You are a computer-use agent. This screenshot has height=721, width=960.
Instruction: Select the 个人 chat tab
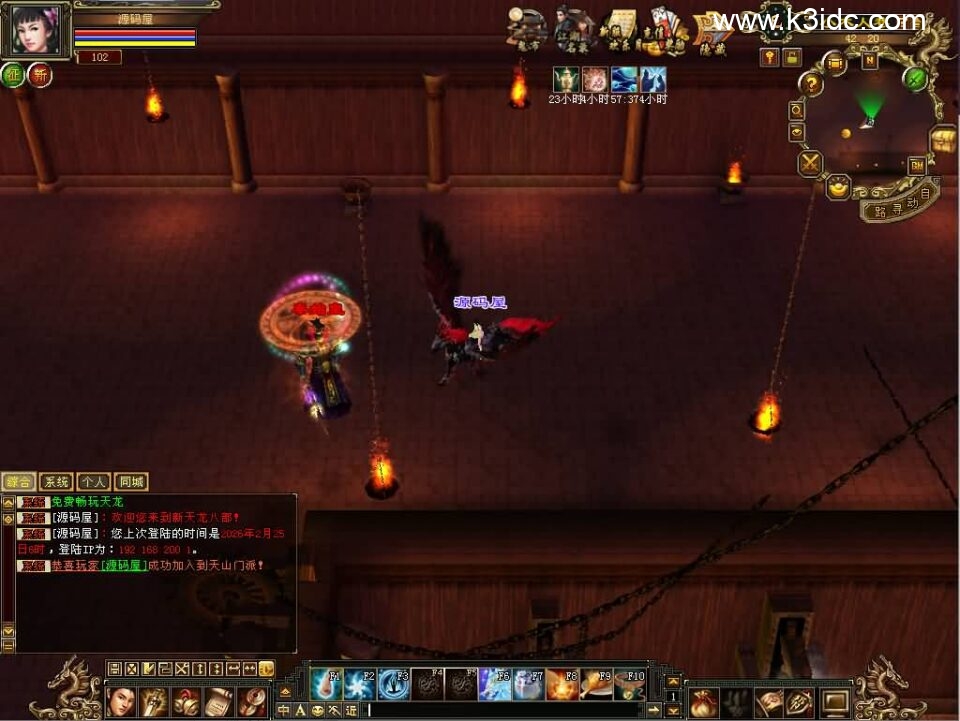click(93, 482)
